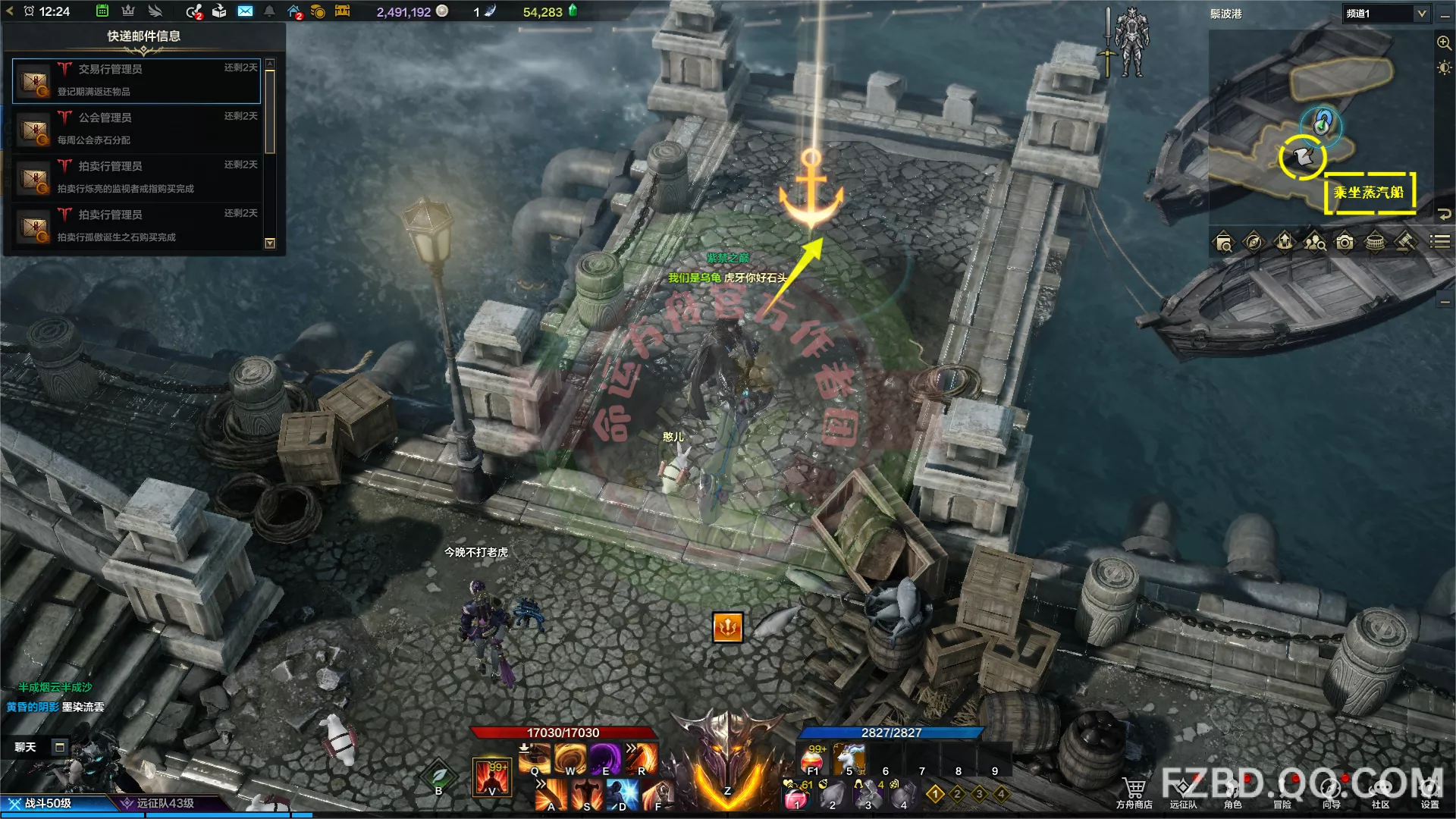Viewport: 1456px width, 819px height.
Task: Open the mail envelope icon
Action: pyautogui.click(x=245, y=11)
